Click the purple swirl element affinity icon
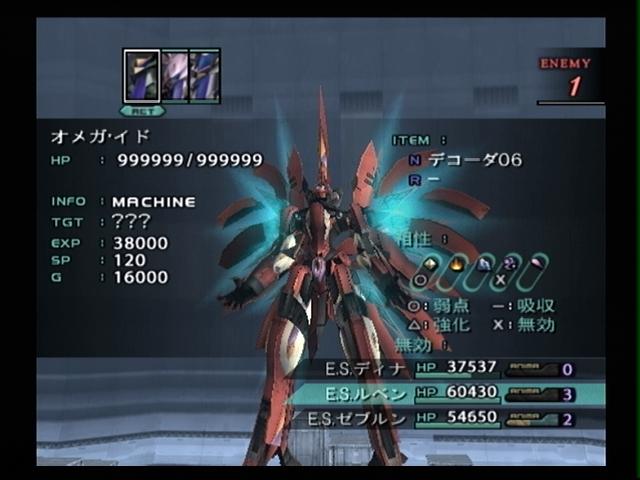The width and height of the screenshot is (640, 480). click(x=510, y=265)
